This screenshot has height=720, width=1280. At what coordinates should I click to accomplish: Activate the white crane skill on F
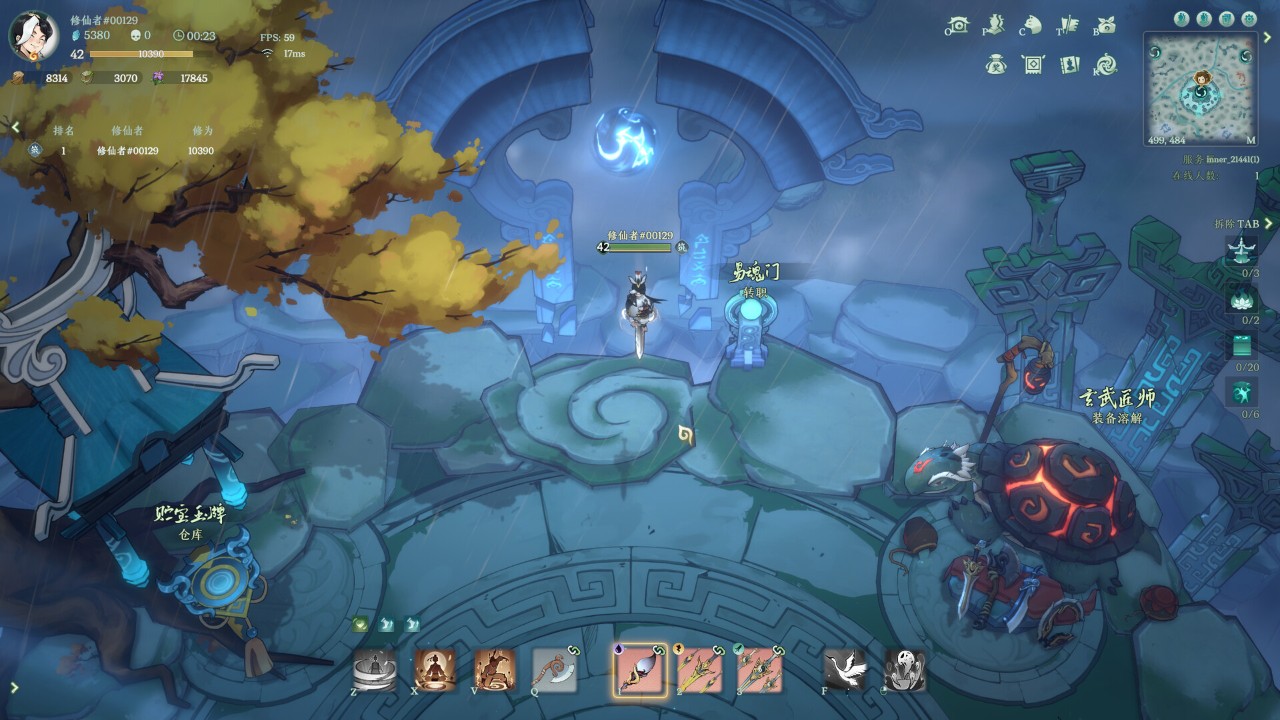[845, 670]
